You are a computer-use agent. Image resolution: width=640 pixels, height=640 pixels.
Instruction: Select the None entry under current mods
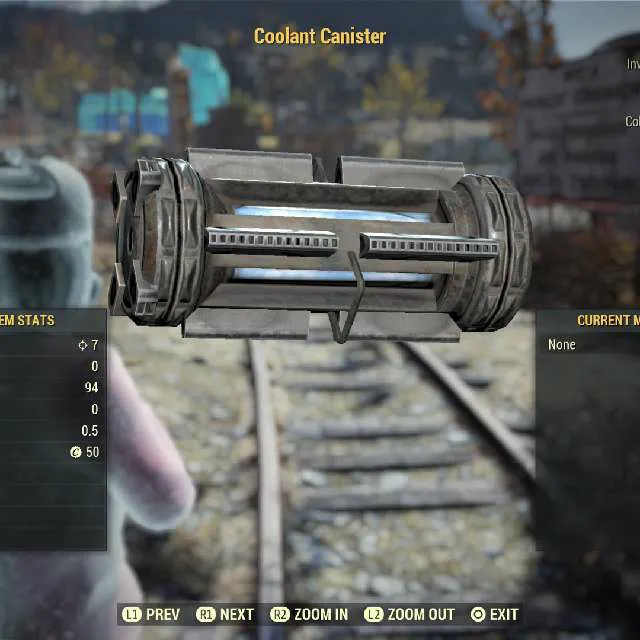coord(562,345)
